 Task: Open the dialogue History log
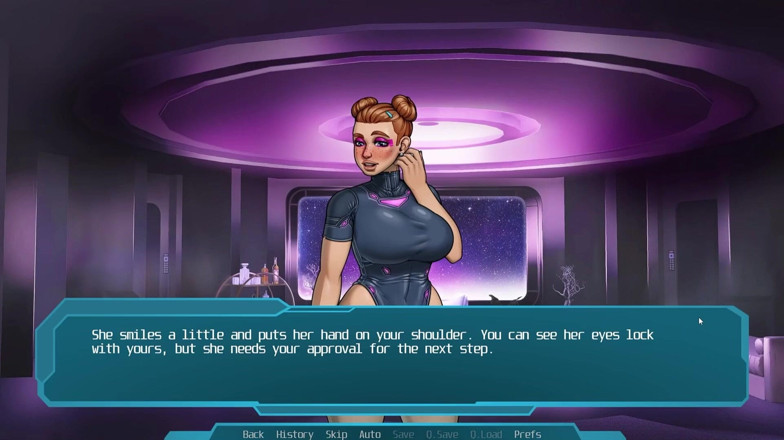pyautogui.click(x=294, y=434)
